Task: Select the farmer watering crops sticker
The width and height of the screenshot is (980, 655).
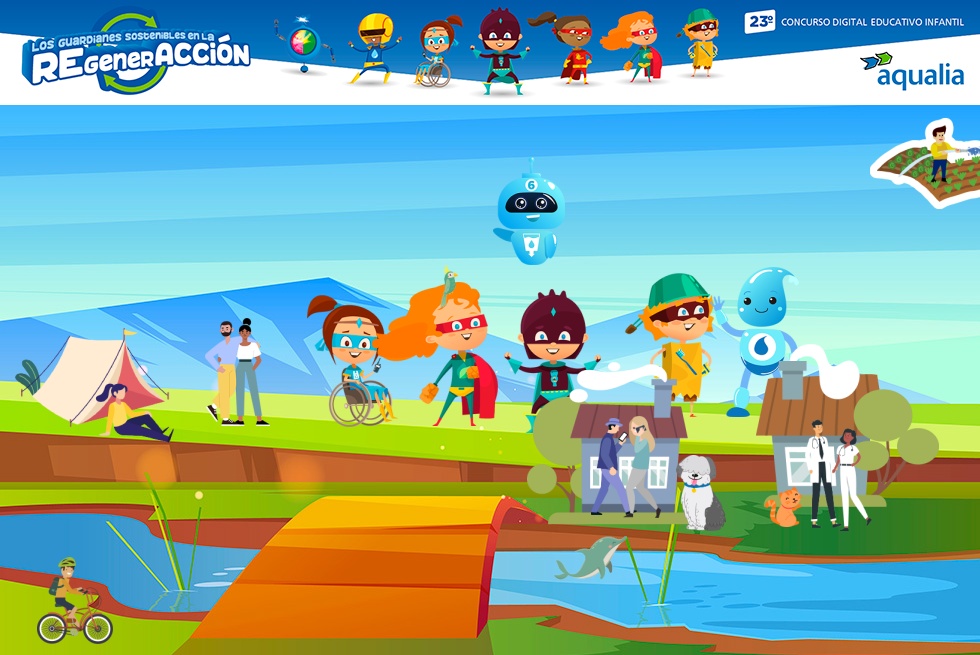Action: coord(930,163)
